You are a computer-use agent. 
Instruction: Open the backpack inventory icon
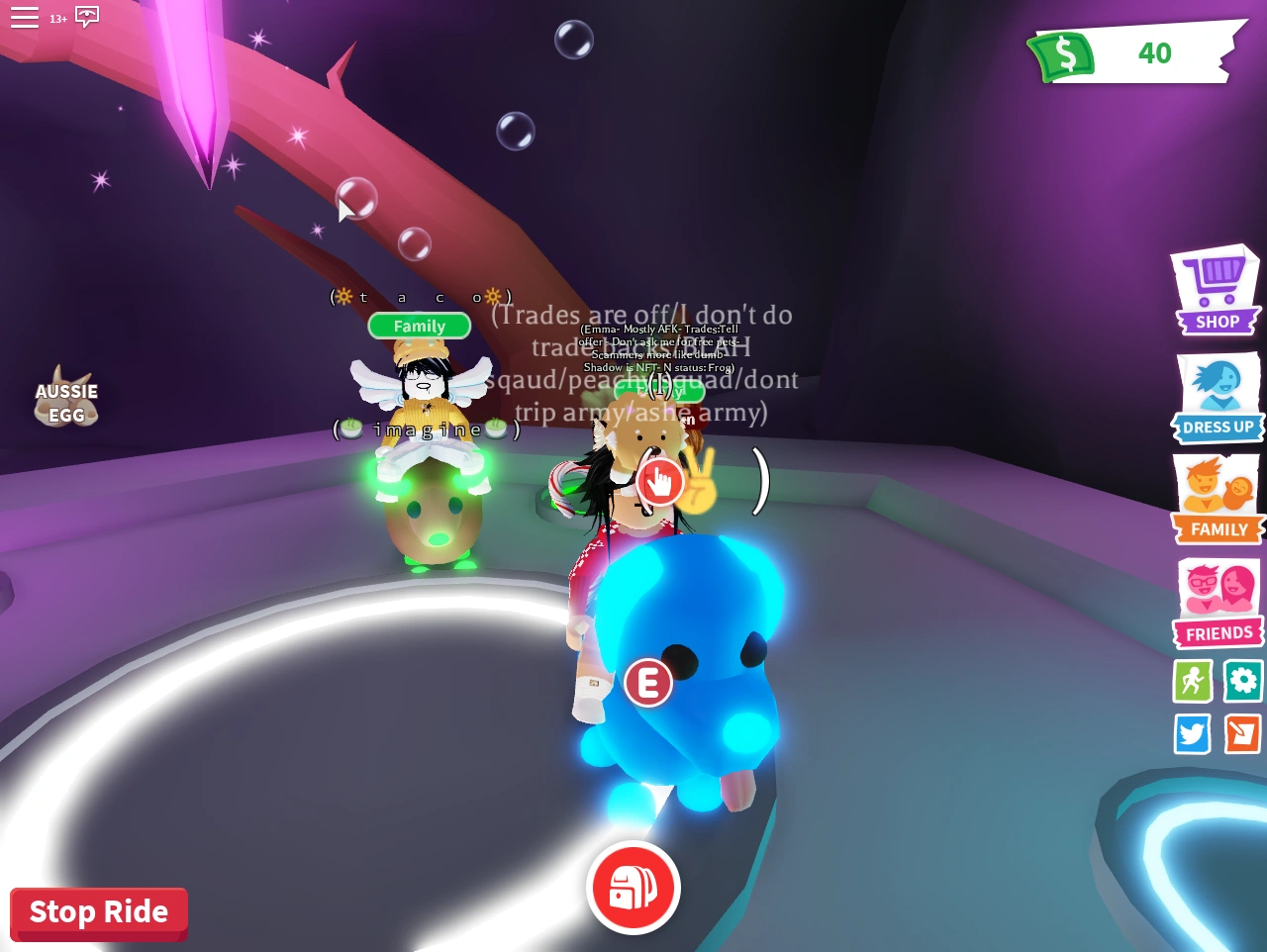(x=633, y=888)
